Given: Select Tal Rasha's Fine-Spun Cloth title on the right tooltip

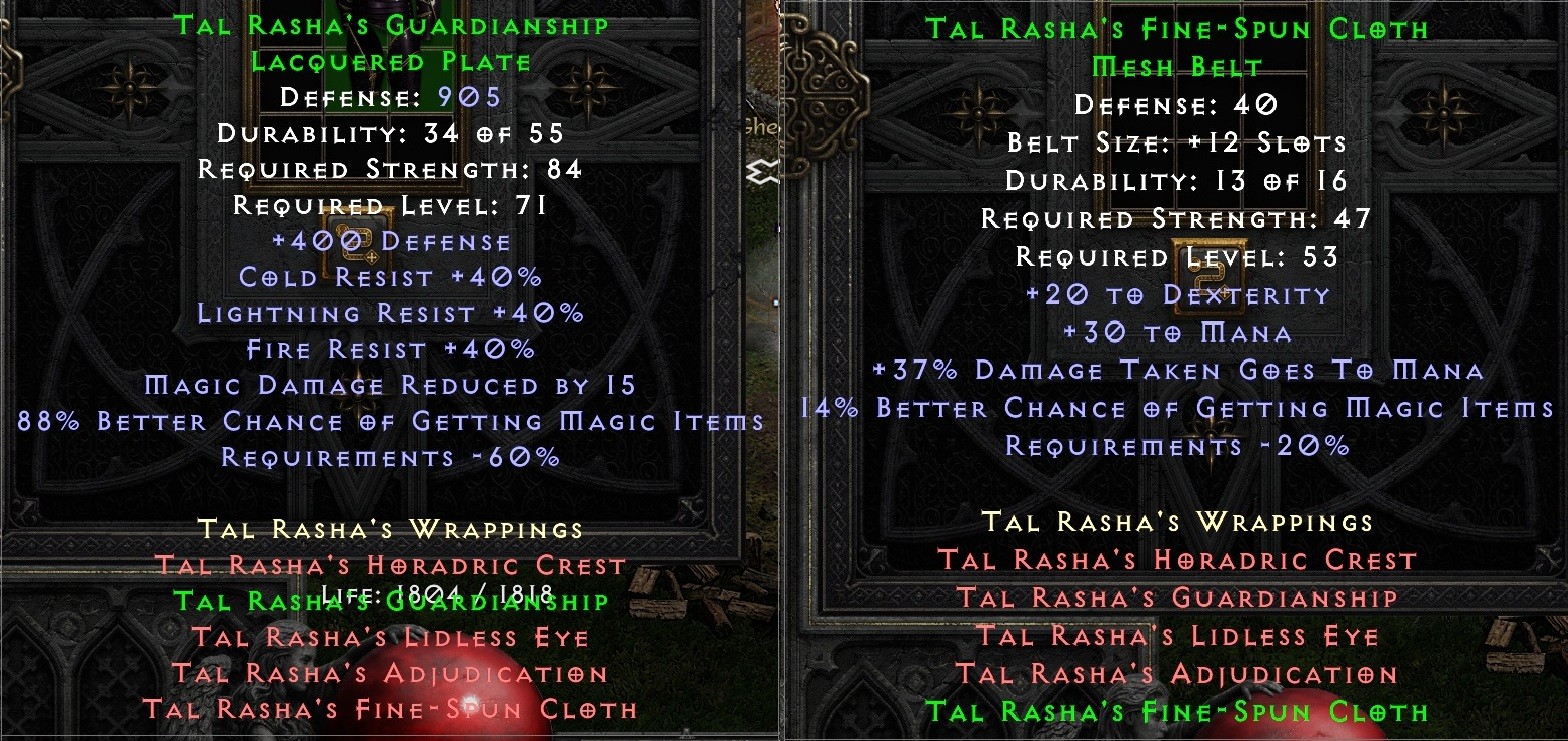Looking at the screenshot, I should coord(1176,28).
